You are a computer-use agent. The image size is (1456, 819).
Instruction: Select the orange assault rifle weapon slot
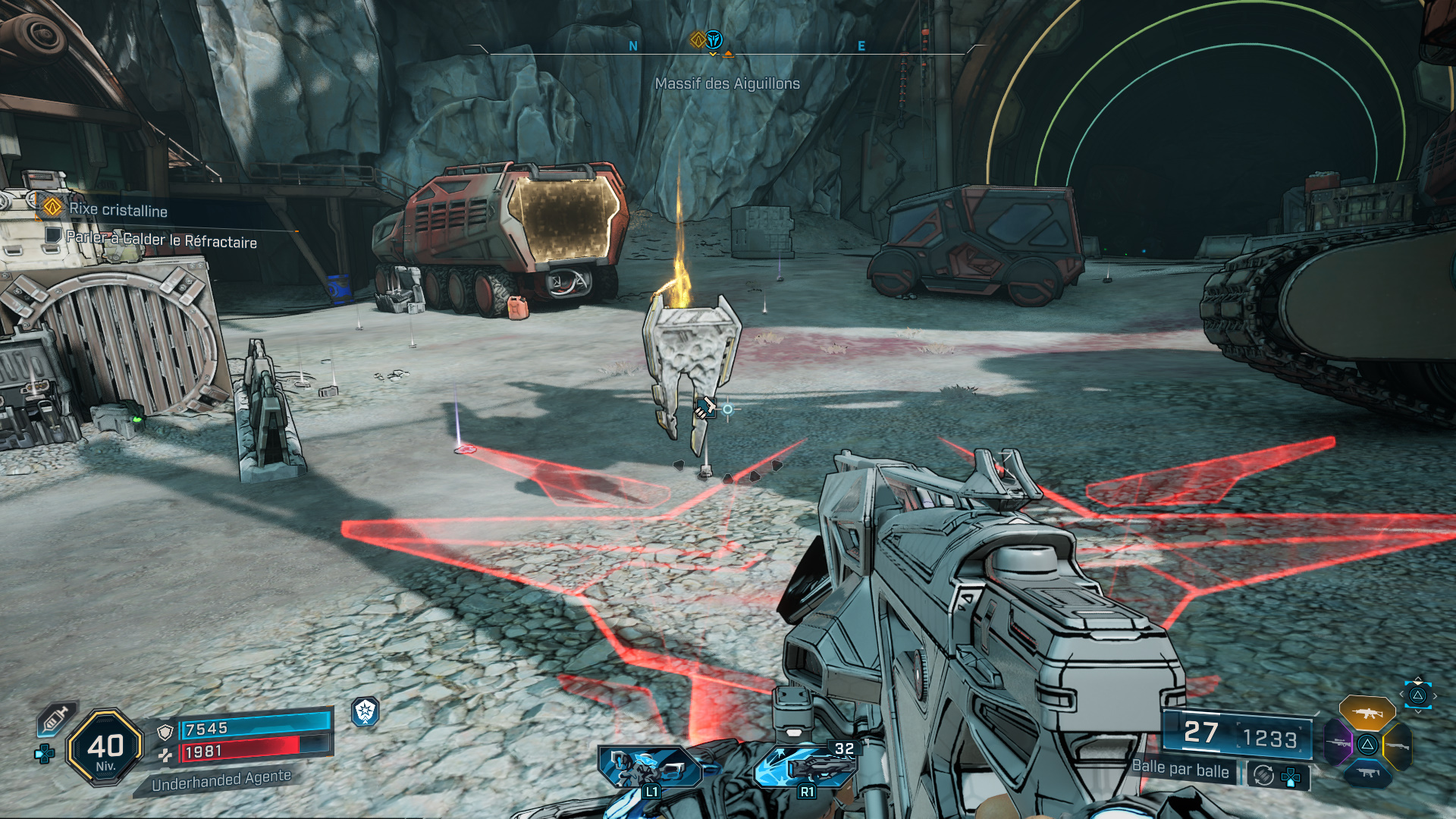(1367, 714)
